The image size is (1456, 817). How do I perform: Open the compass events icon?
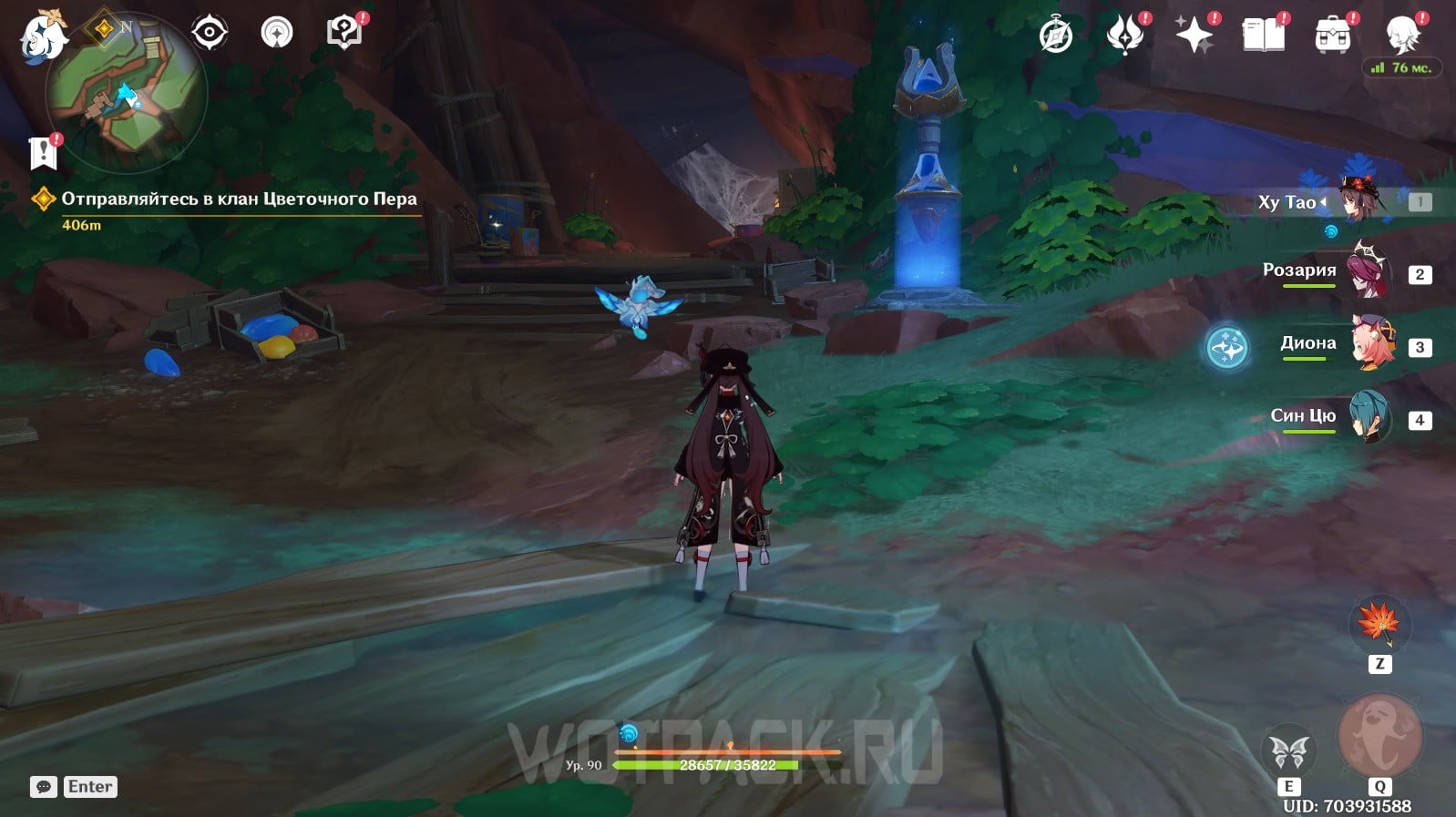pos(1056,36)
